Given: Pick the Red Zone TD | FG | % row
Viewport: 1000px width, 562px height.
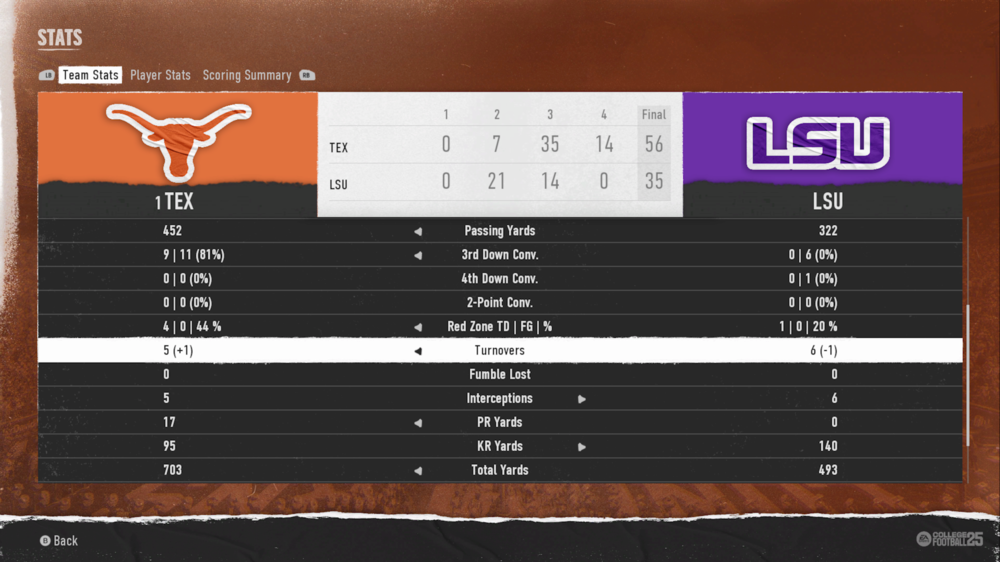Looking at the screenshot, I should point(500,327).
